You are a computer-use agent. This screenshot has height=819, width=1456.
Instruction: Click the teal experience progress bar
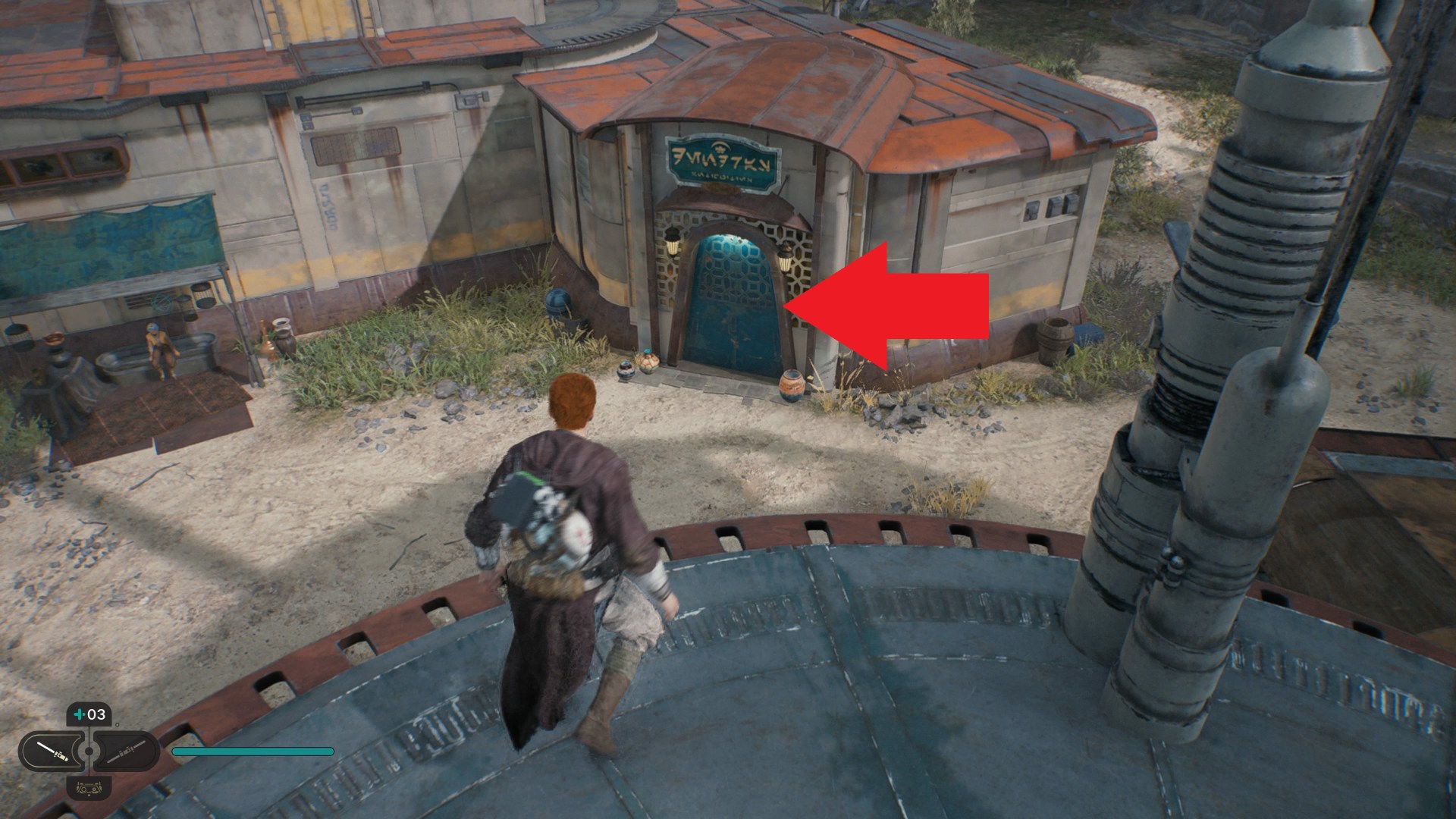[254, 752]
